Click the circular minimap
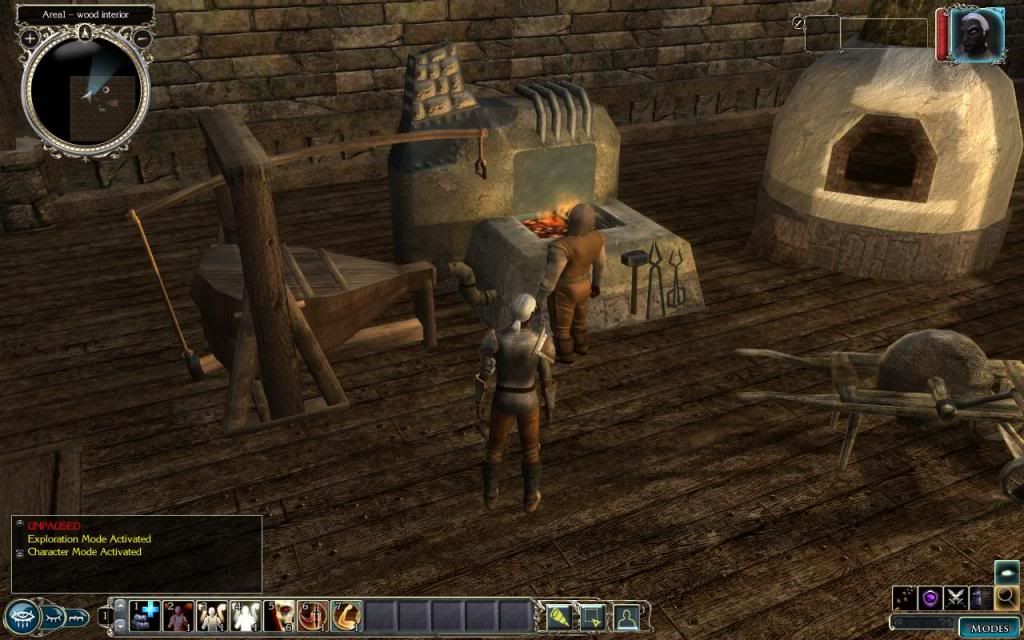The height and width of the screenshot is (640, 1024). tap(86, 90)
